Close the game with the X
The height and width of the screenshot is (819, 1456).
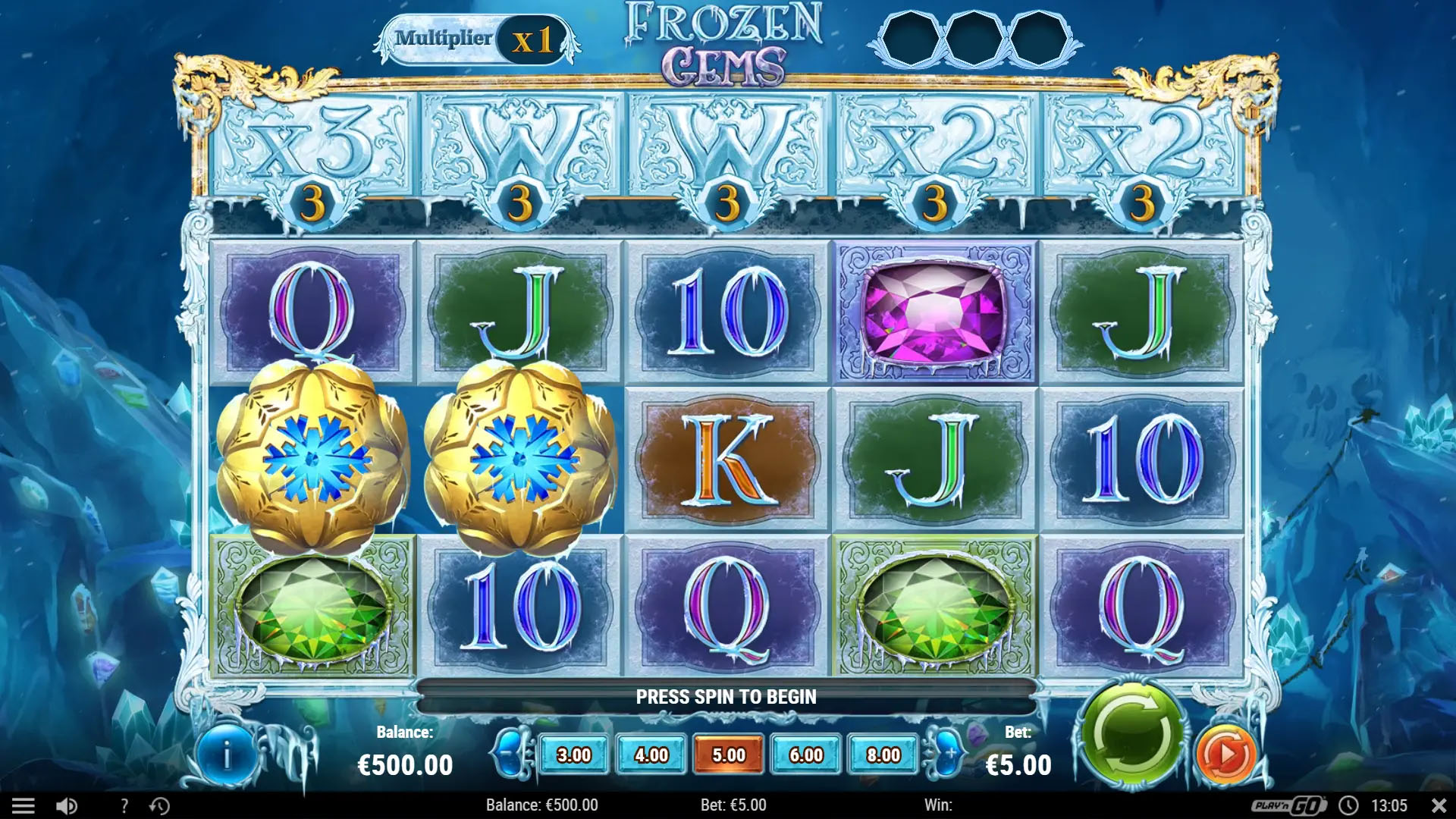[x=1438, y=805]
